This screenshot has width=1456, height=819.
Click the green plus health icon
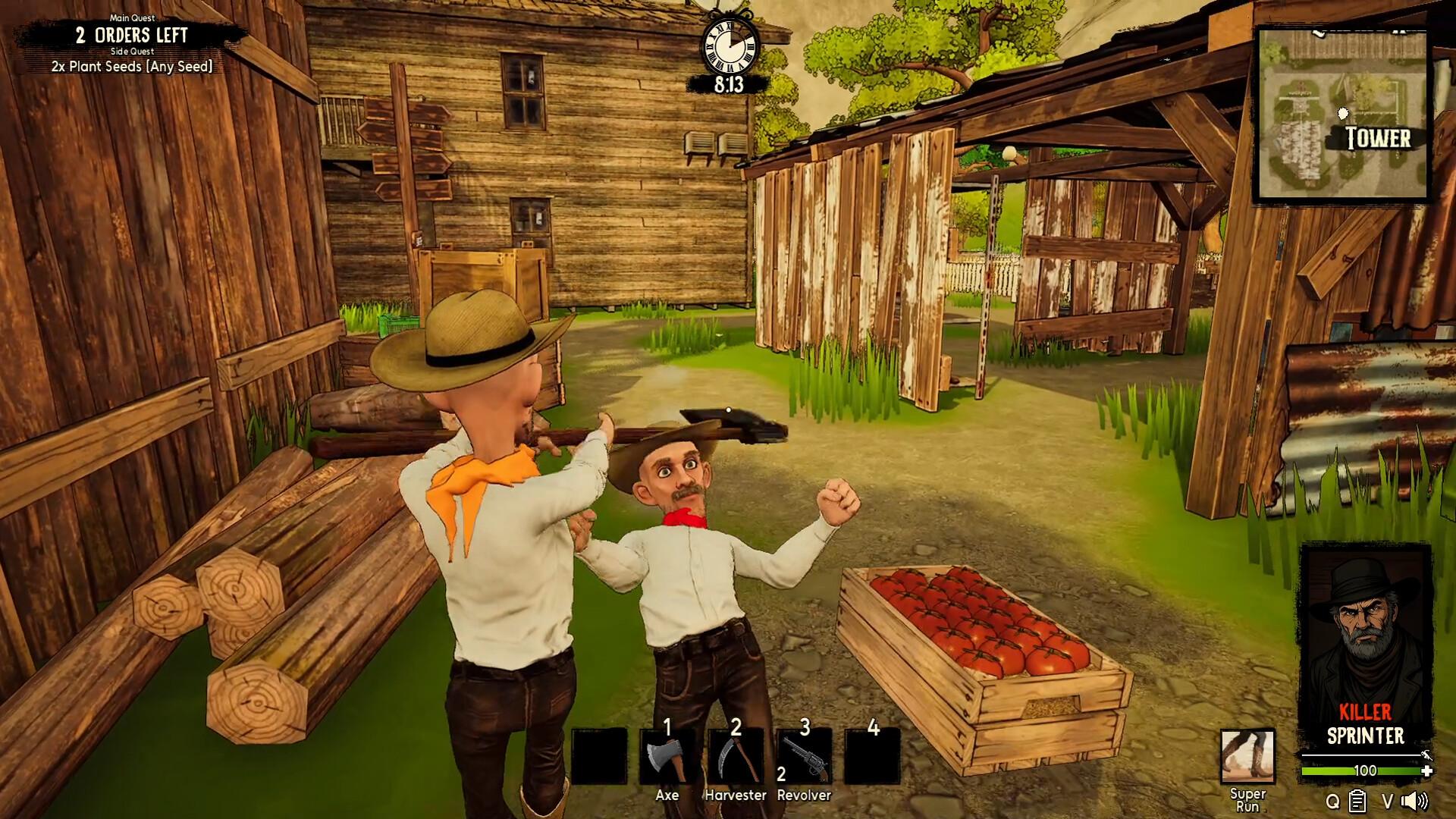click(1429, 771)
